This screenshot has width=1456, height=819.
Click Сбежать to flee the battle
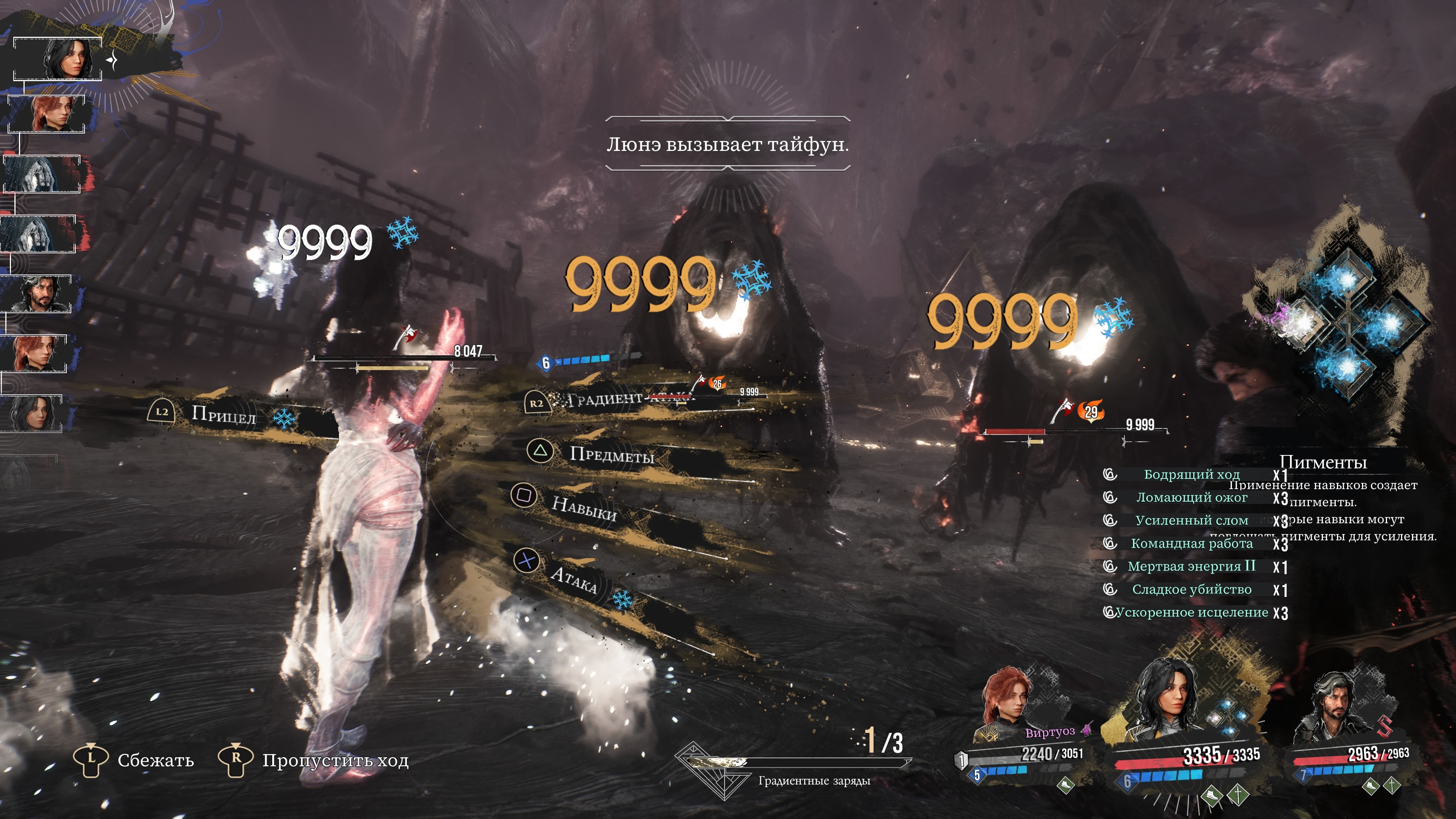pyautogui.click(x=155, y=759)
